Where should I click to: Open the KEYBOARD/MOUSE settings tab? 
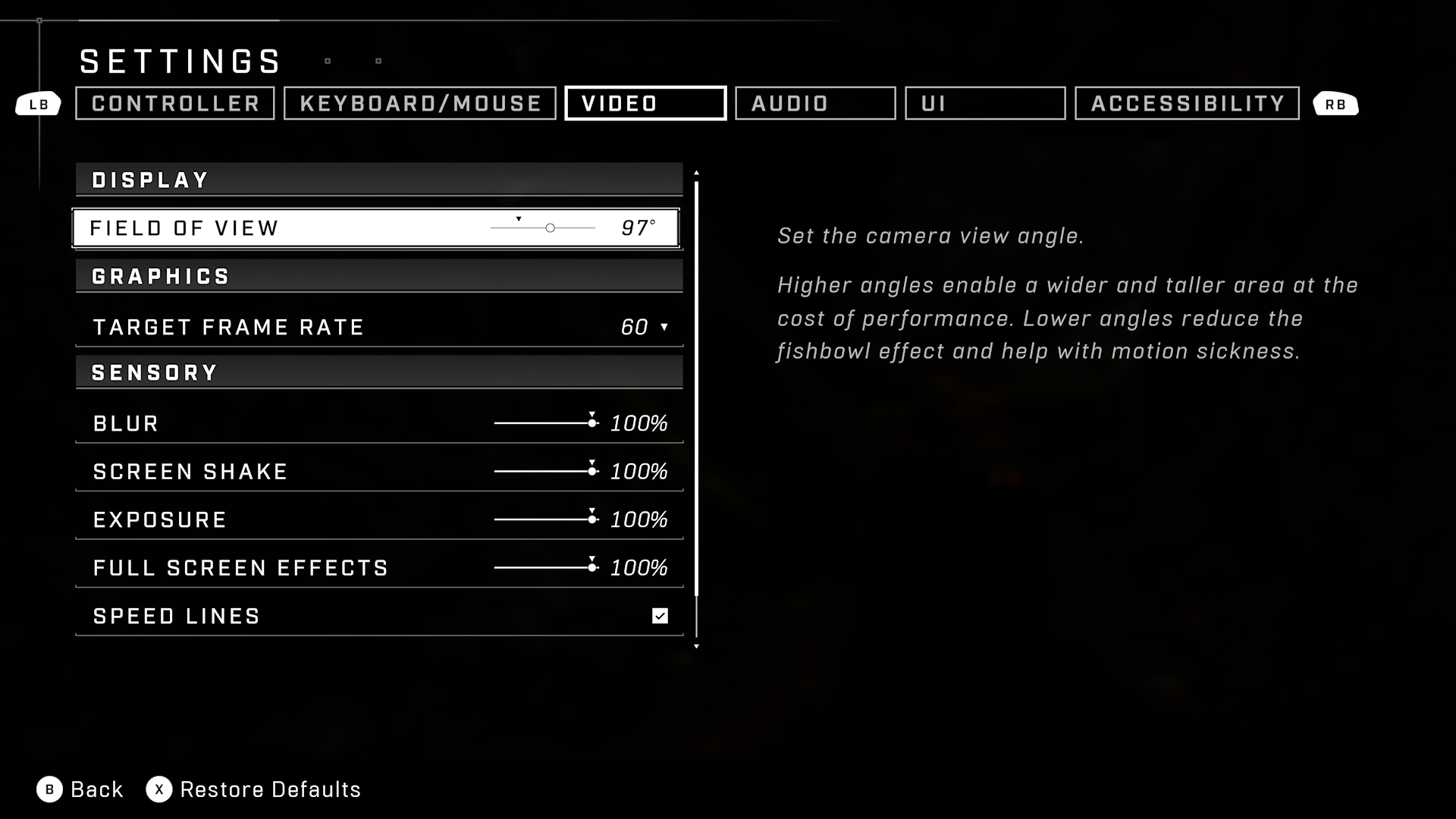(x=419, y=103)
